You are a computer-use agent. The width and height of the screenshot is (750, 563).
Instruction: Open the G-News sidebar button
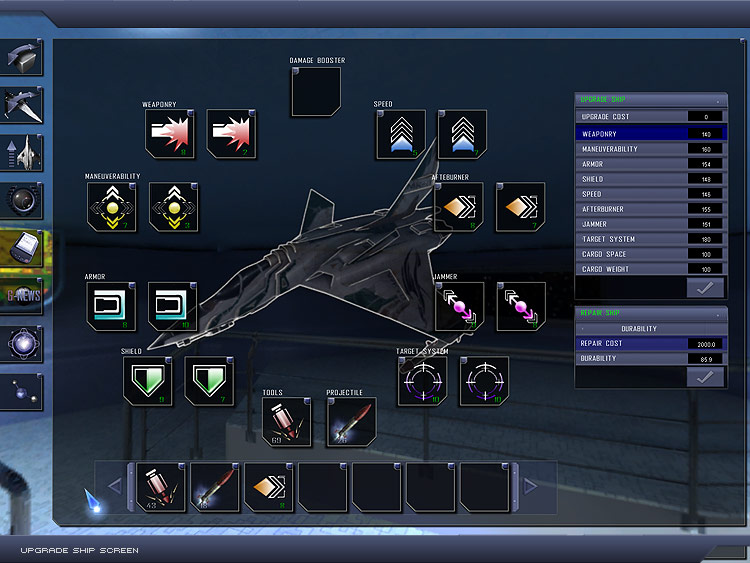click(22, 294)
